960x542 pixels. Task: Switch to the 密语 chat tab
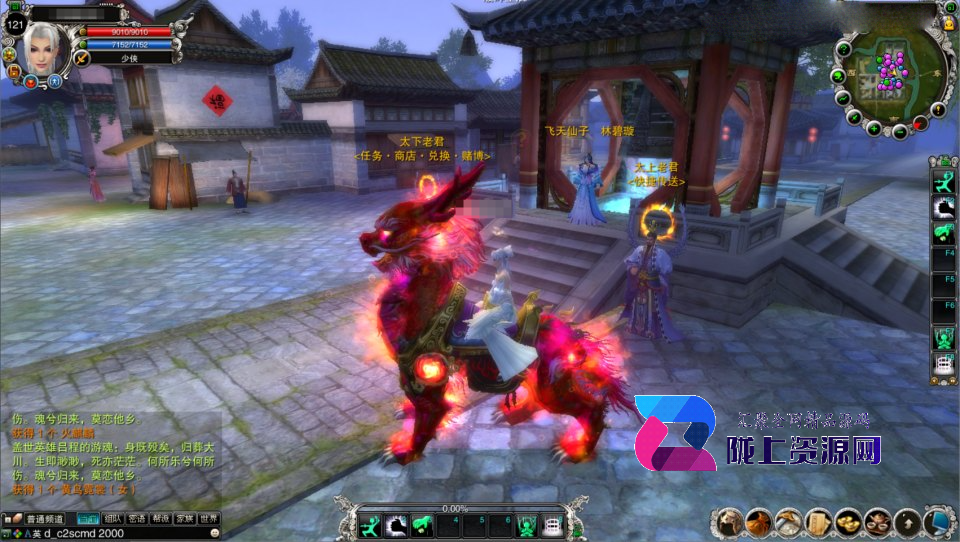click(x=138, y=519)
